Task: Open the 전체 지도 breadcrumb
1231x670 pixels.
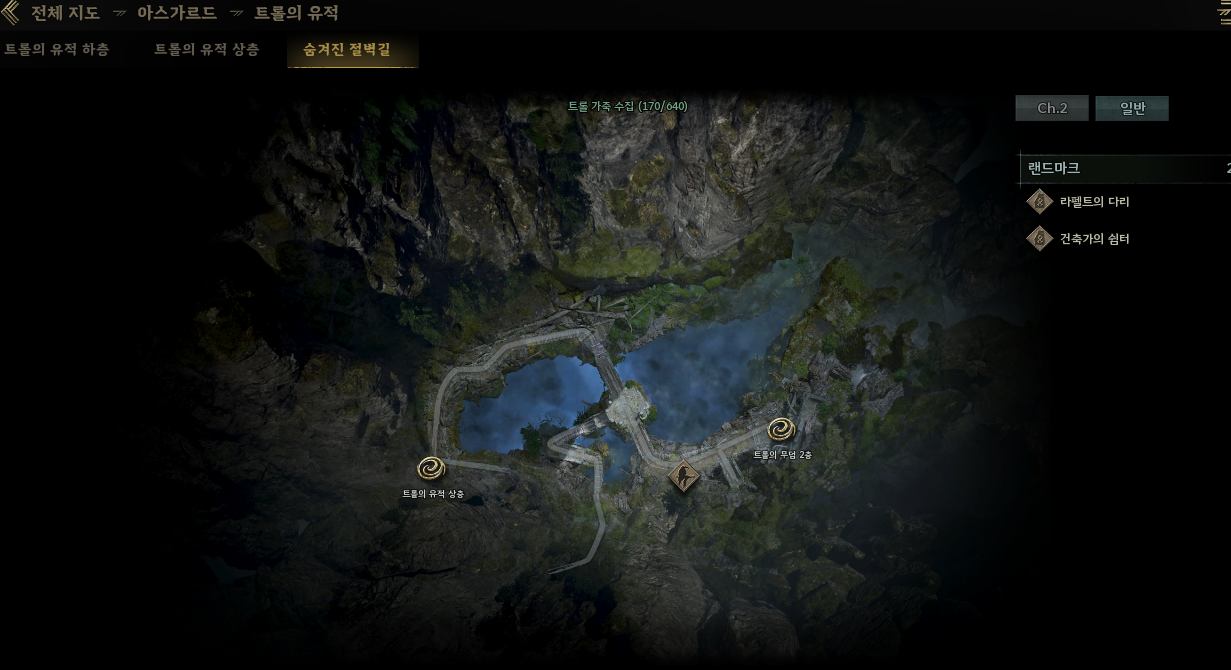Action: (65, 13)
